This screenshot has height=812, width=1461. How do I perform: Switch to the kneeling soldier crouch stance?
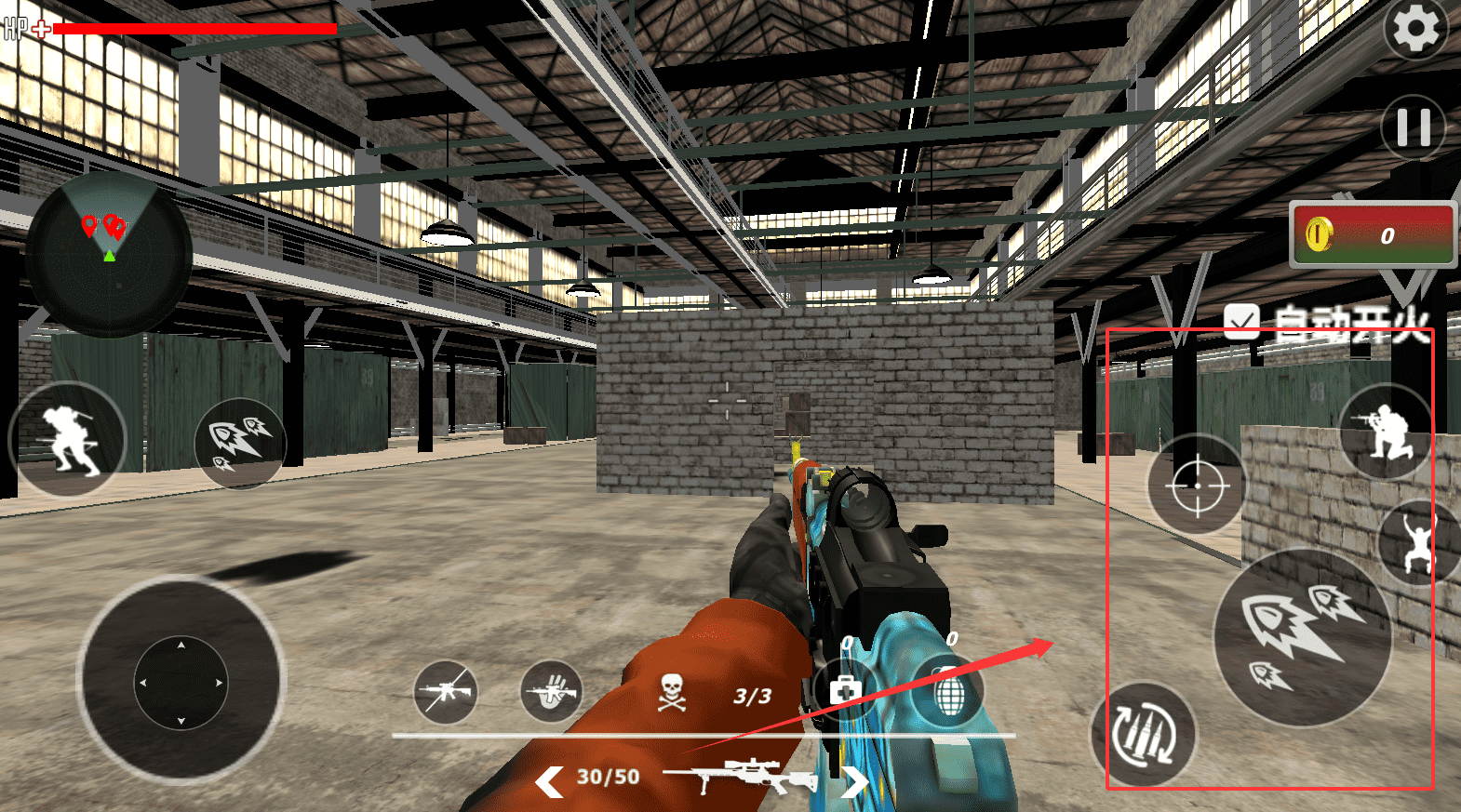pos(1387,431)
